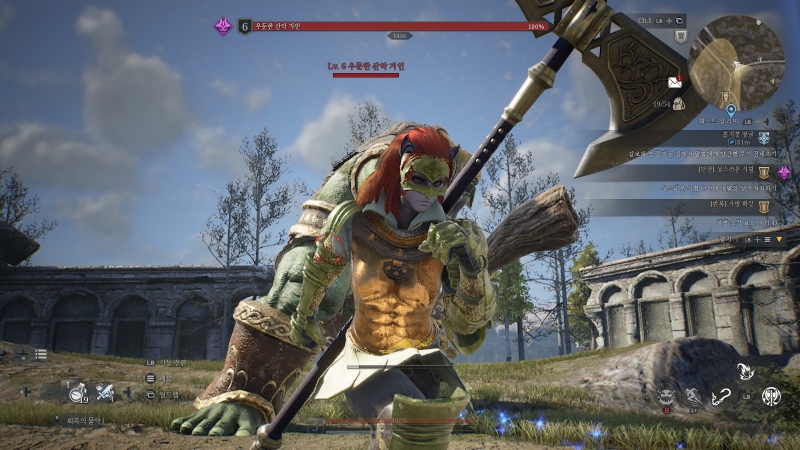Click the blue location pin under minimap
Viewport: 800px width, 450px height.
[731, 109]
